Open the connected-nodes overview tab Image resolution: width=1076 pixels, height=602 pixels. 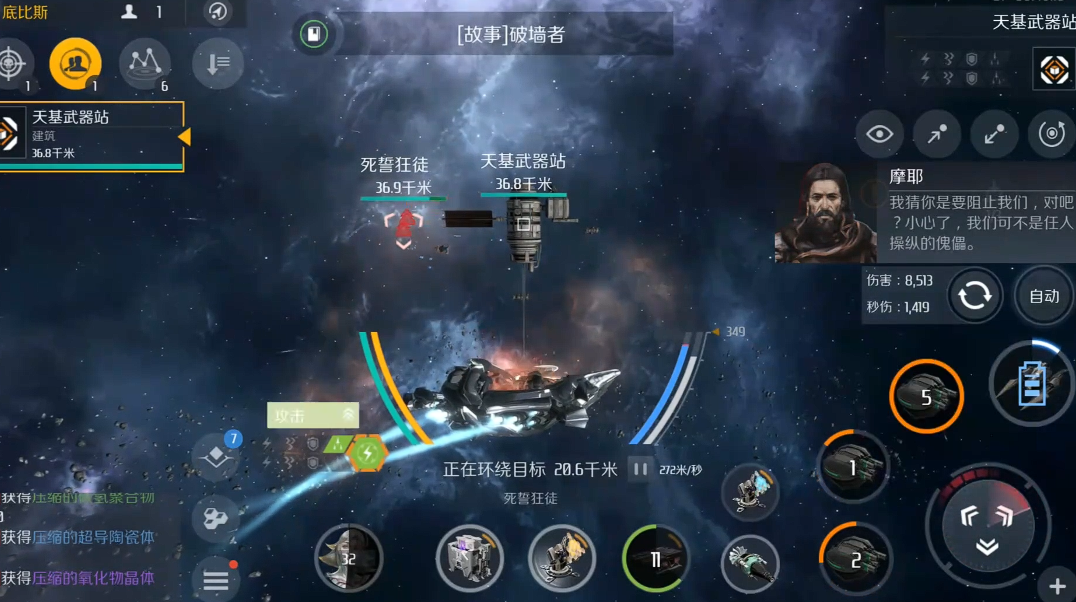point(145,64)
